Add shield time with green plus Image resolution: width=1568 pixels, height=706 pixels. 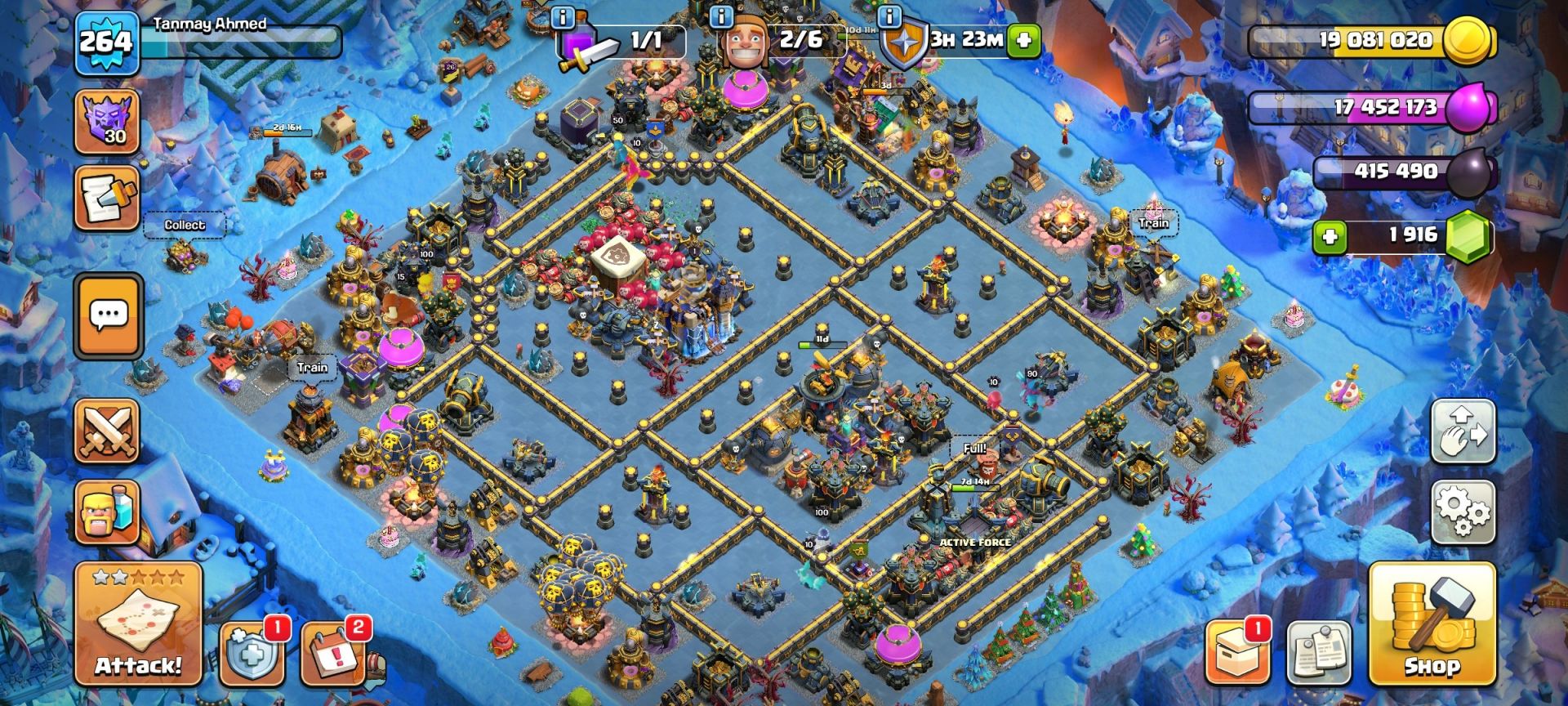1024,39
